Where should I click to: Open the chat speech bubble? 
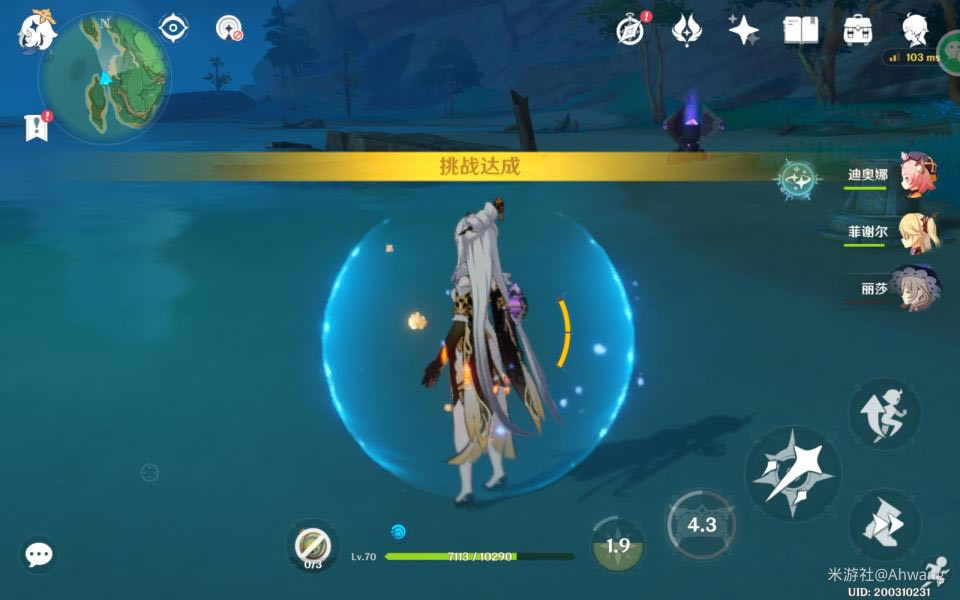coord(39,554)
